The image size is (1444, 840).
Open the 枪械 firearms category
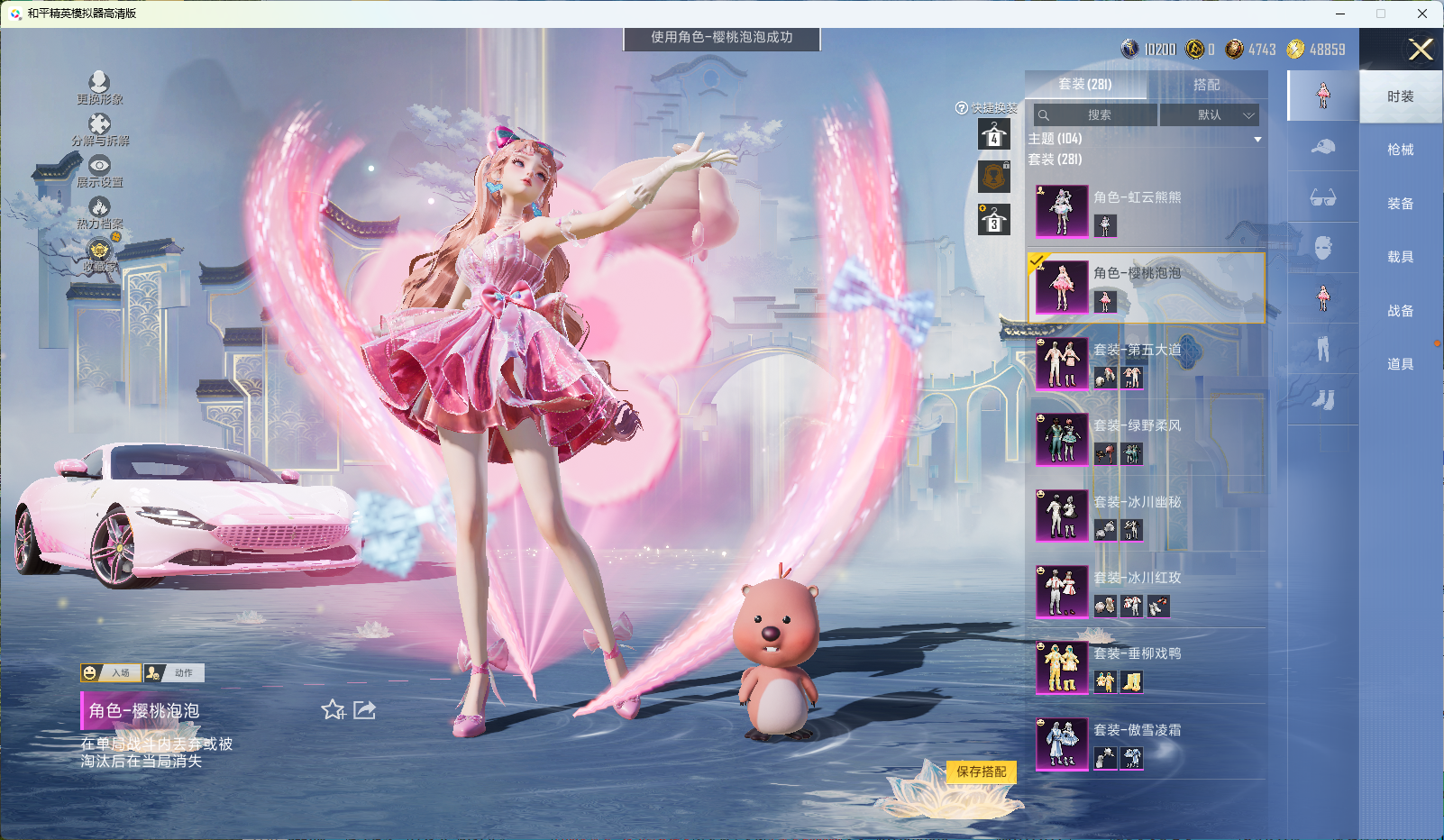tap(1400, 150)
